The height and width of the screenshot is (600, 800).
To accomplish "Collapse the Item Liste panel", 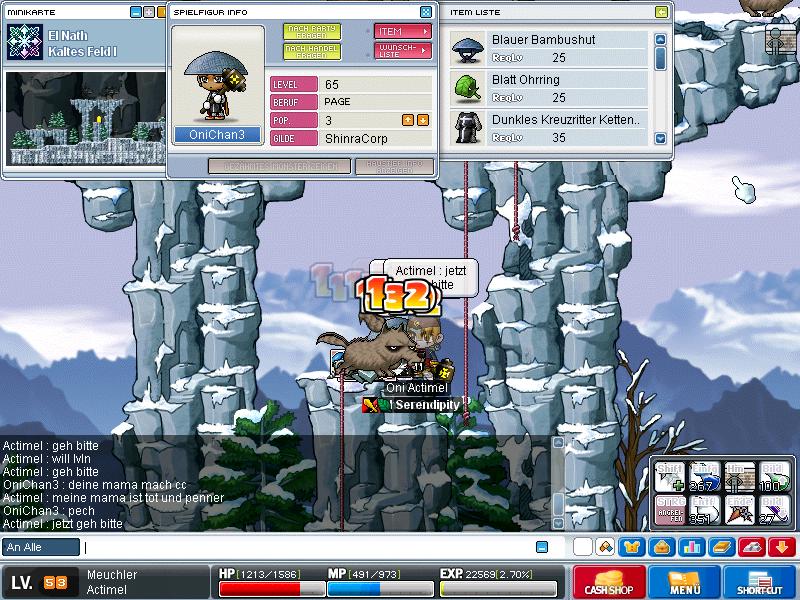I will [661, 12].
